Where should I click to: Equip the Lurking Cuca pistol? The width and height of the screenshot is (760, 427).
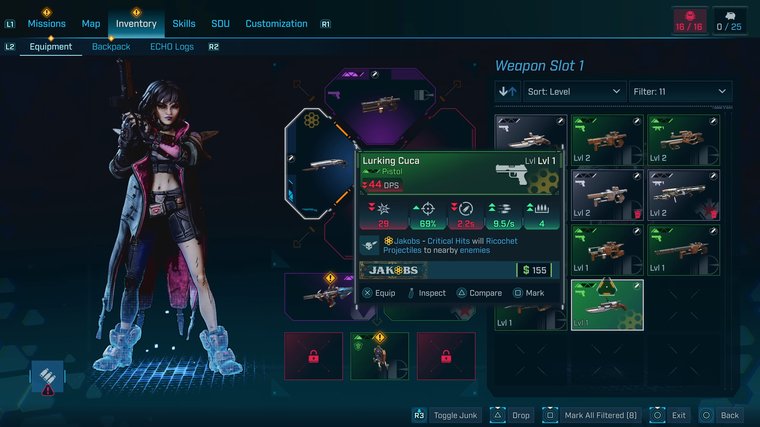(x=380, y=293)
